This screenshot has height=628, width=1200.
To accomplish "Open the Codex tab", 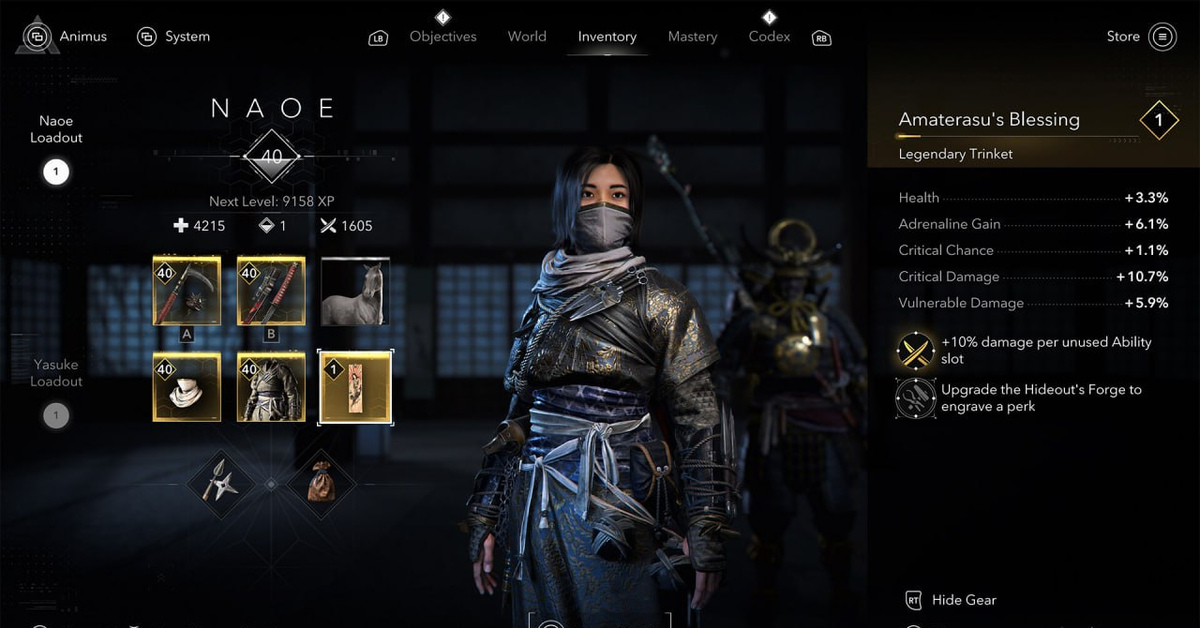I will pyautogui.click(x=769, y=37).
